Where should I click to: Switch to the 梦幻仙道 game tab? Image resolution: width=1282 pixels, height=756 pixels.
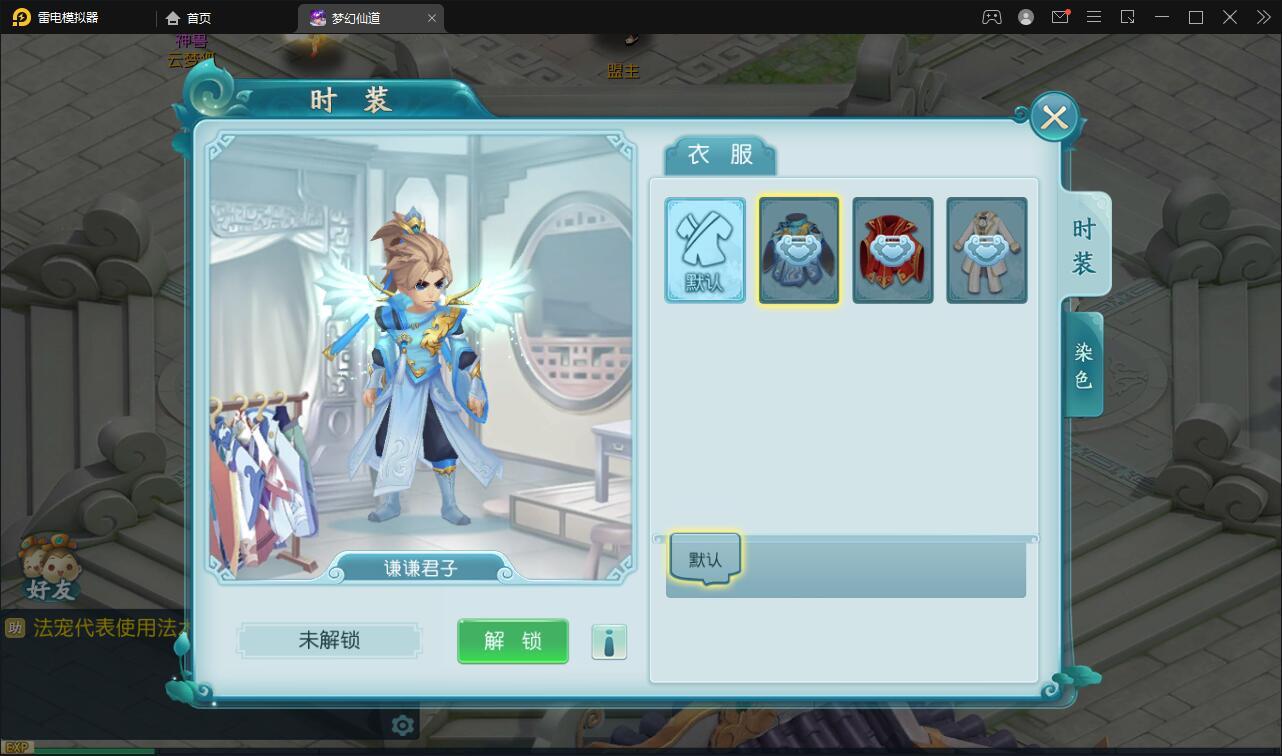point(355,17)
